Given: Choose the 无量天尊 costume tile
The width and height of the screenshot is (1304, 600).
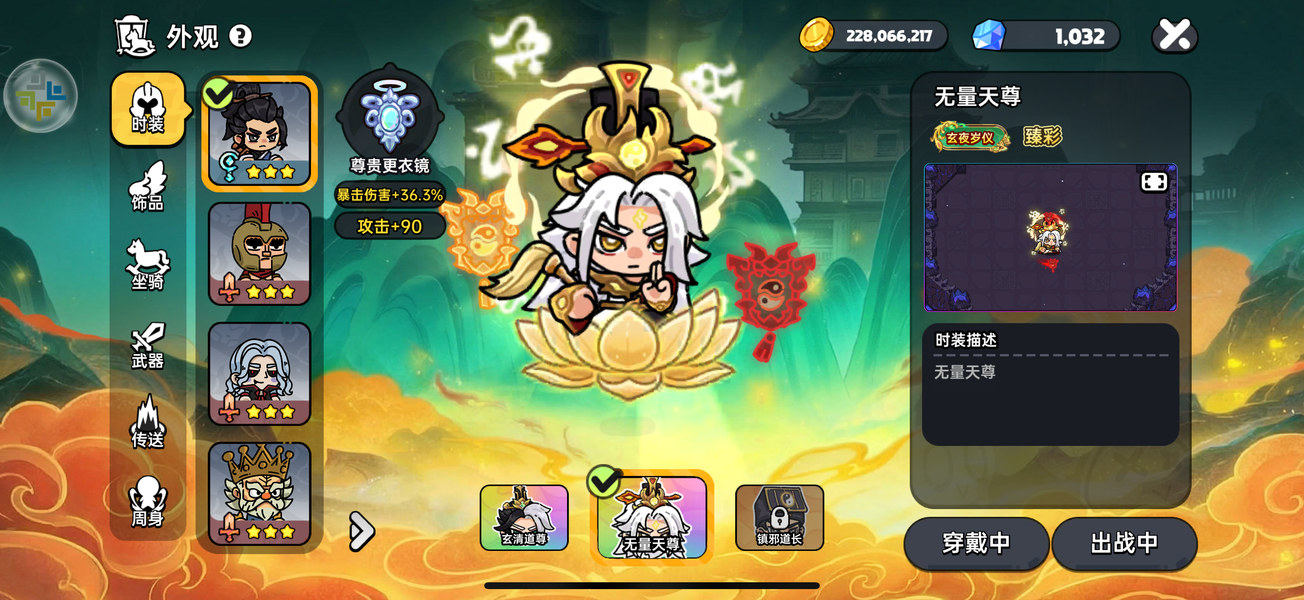Looking at the screenshot, I should pyautogui.click(x=652, y=517).
